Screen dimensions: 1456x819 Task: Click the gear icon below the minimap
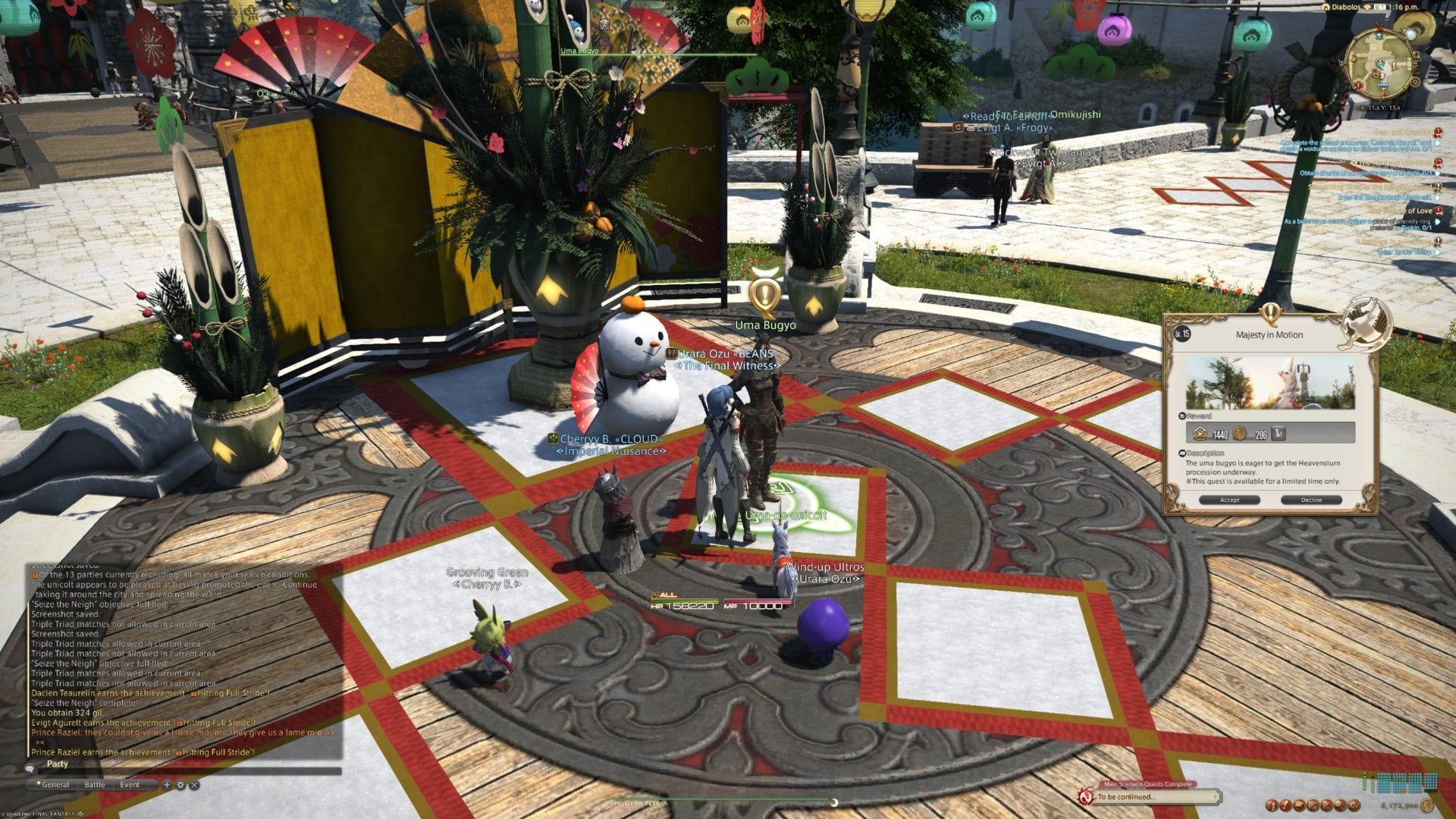pos(1415,81)
